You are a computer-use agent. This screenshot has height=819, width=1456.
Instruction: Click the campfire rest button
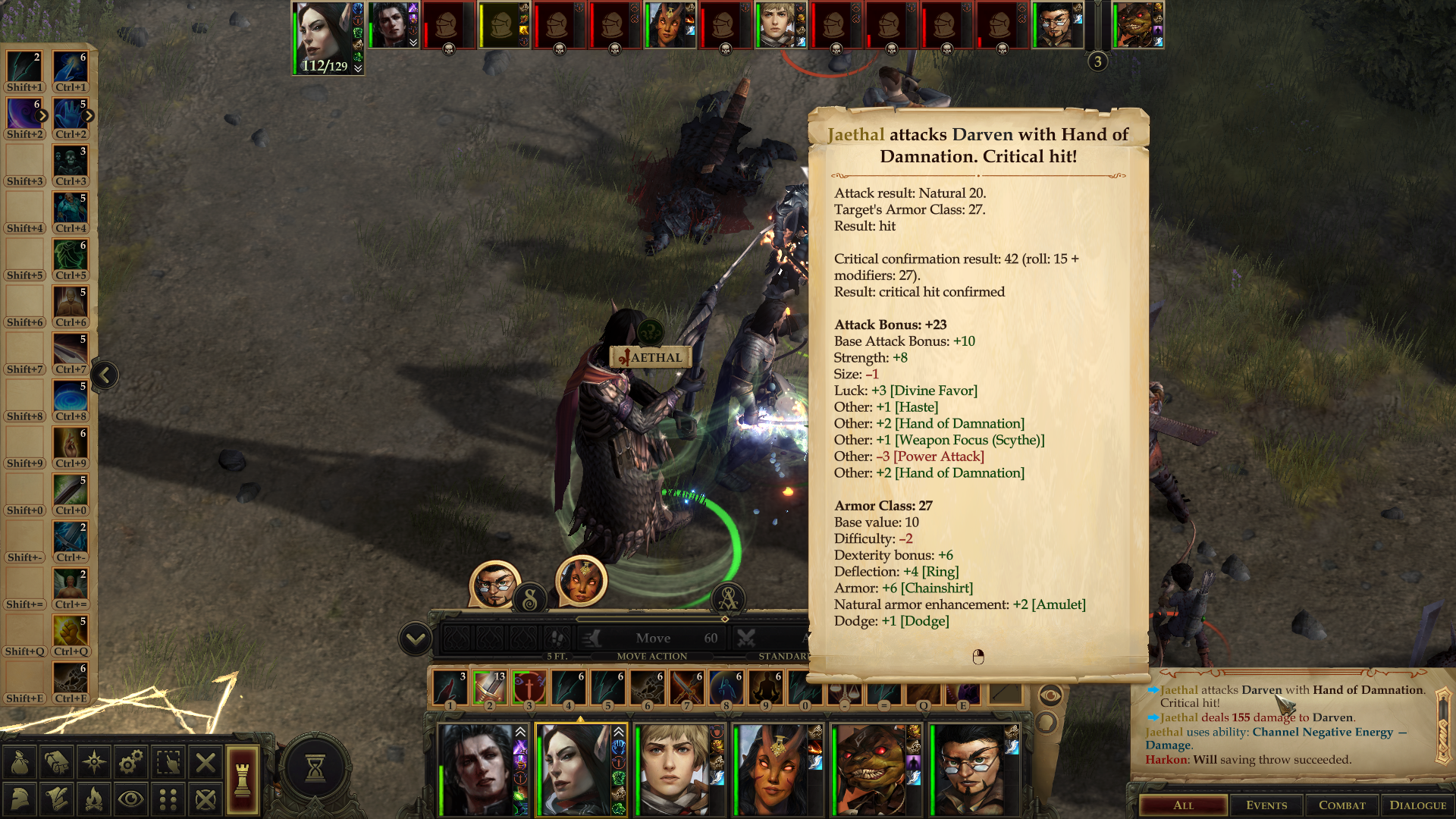[x=94, y=799]
